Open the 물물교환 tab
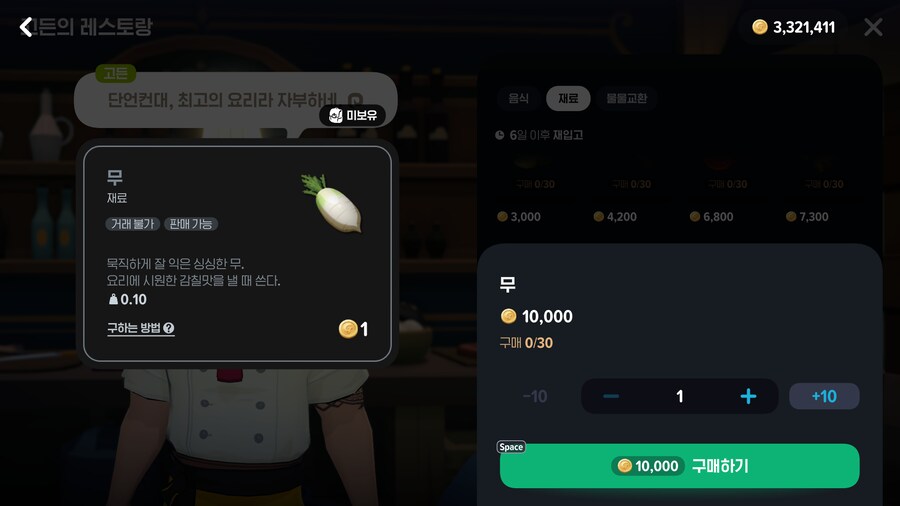Screen dimensions: 900x506 (626, 98)
